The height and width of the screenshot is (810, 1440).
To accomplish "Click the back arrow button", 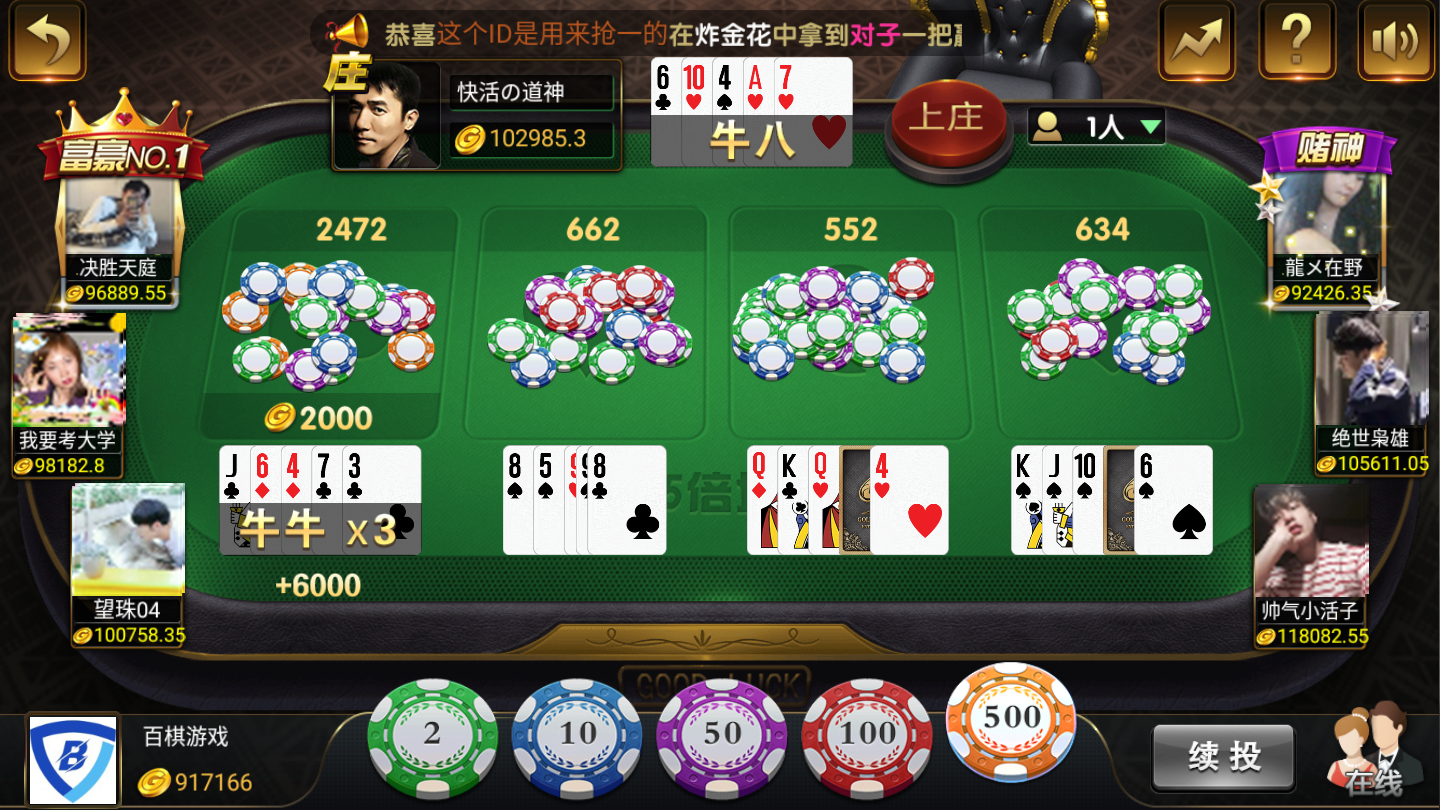I will point(46,41).
